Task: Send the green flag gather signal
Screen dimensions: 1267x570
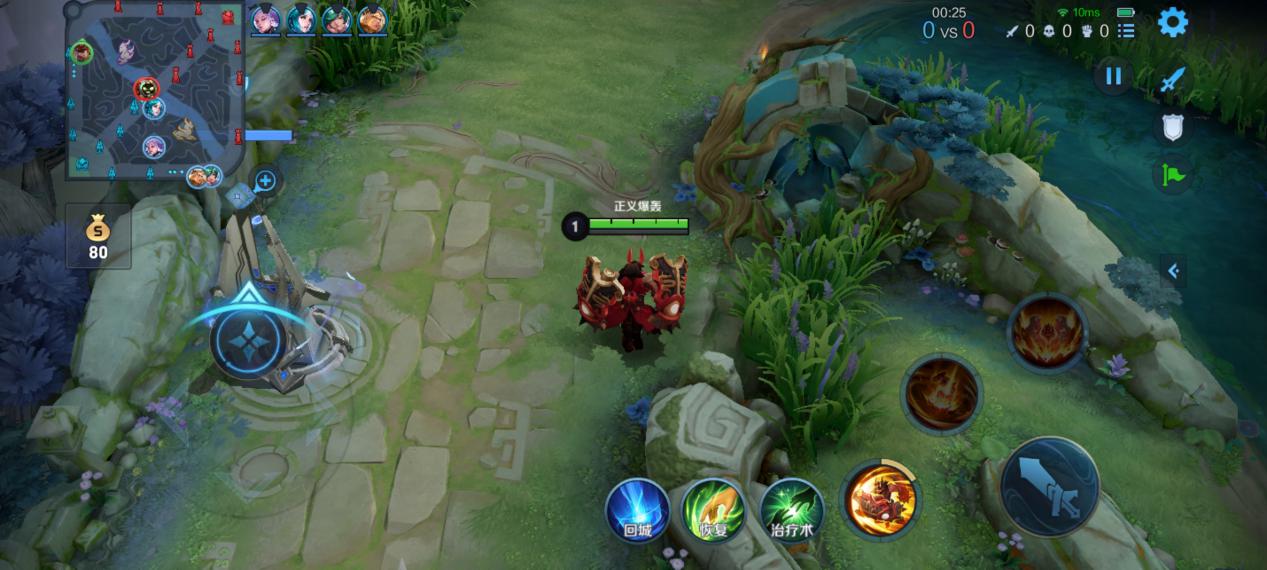Action: [x=1172, y=176]
